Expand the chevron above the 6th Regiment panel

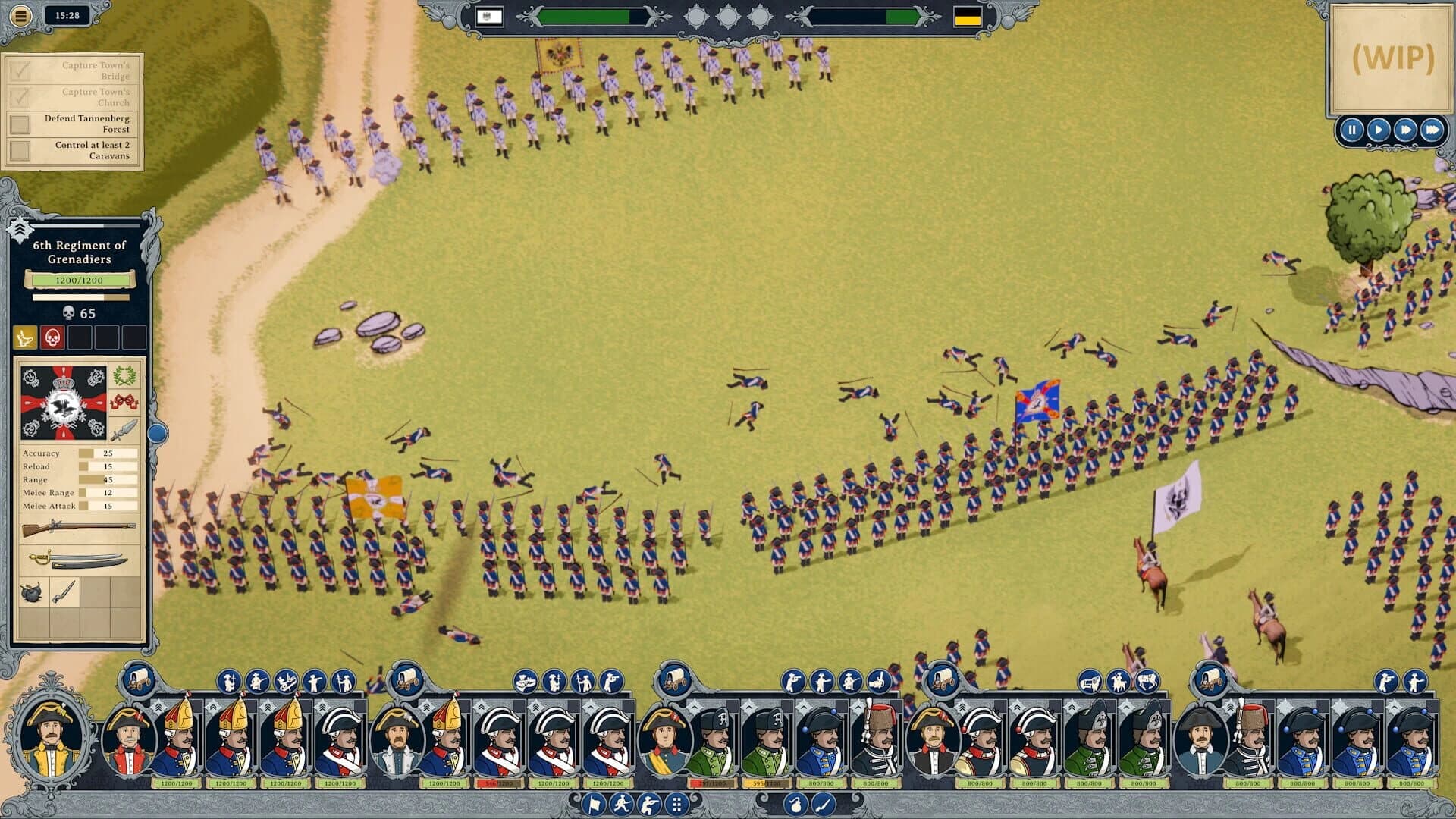[x=20, y=229]
